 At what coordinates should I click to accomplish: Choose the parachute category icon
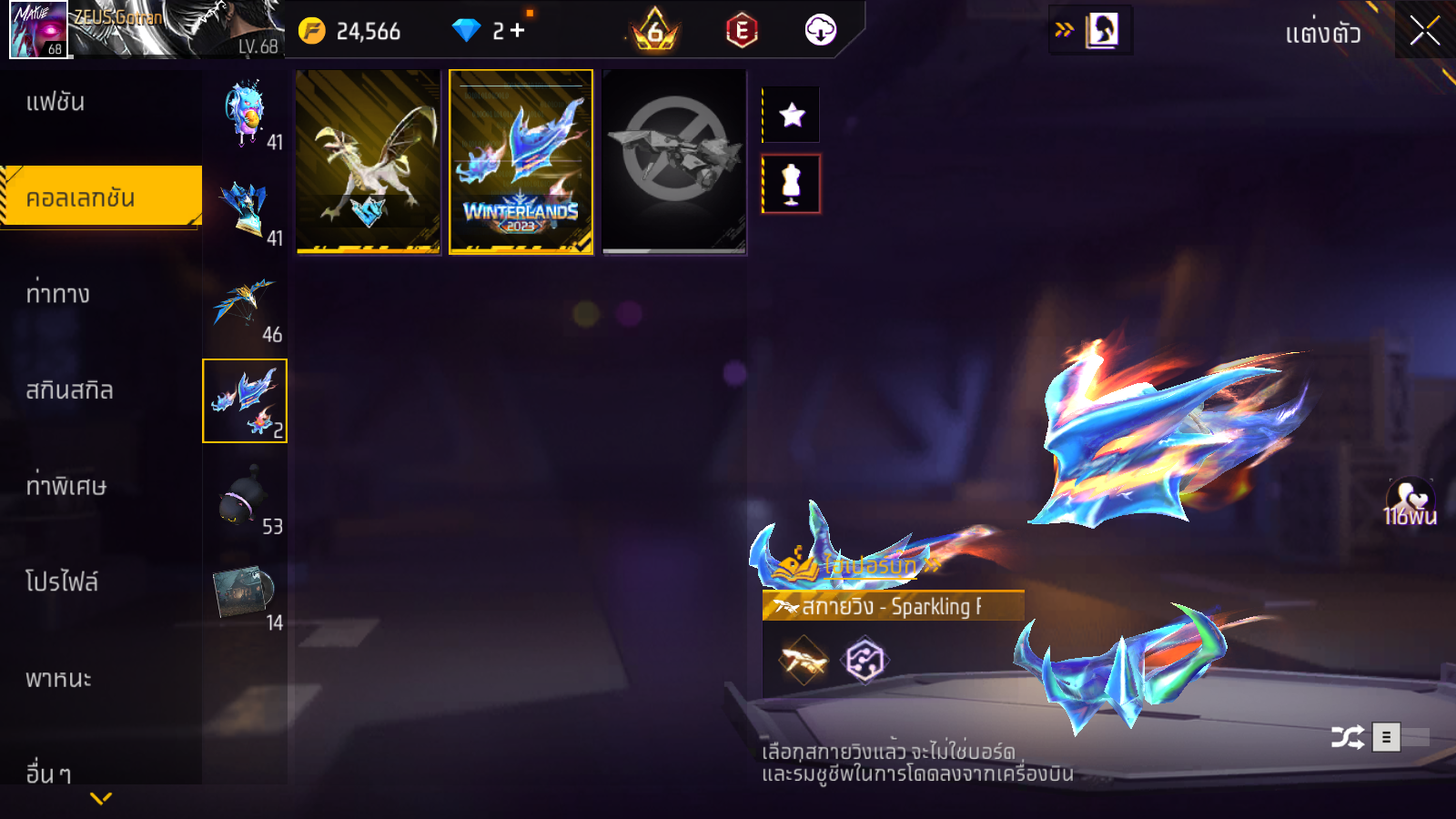click(x=244, y=305)
